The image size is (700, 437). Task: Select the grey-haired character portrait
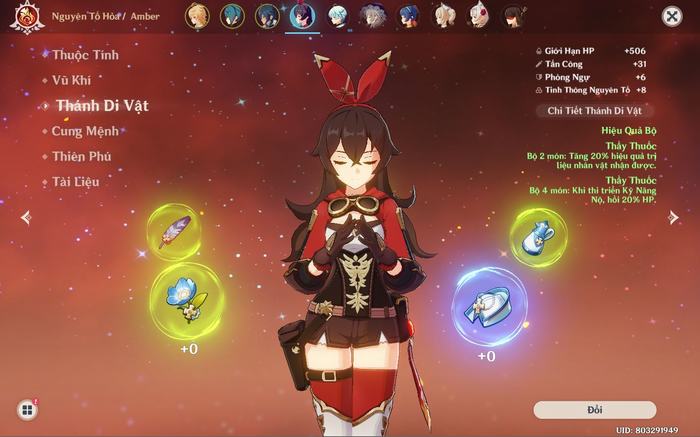tap(371, 16)
